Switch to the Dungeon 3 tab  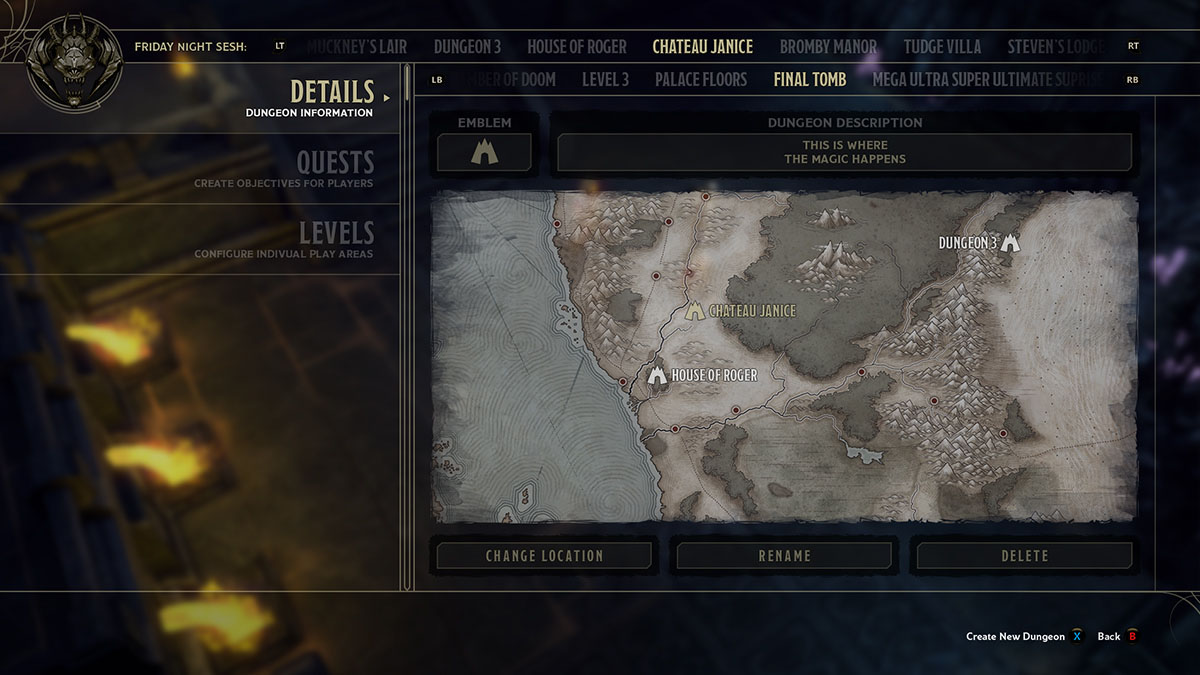467,47
